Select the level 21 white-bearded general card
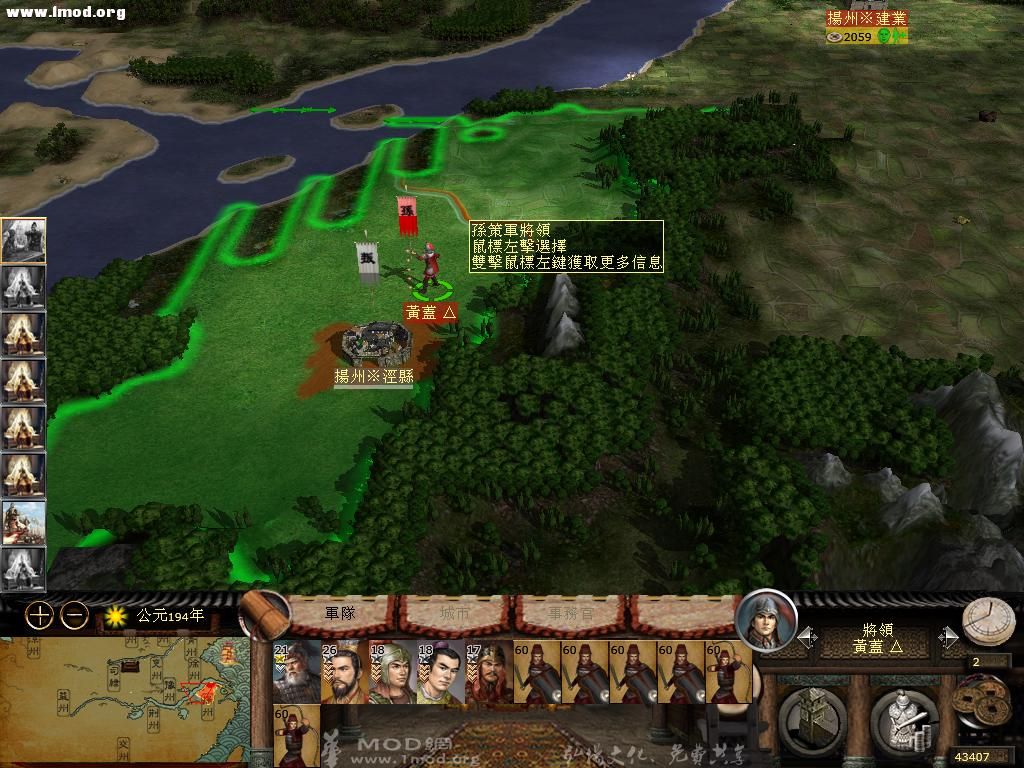Image resolution: width=1024 pixels, height=768 pixels. 296,672
